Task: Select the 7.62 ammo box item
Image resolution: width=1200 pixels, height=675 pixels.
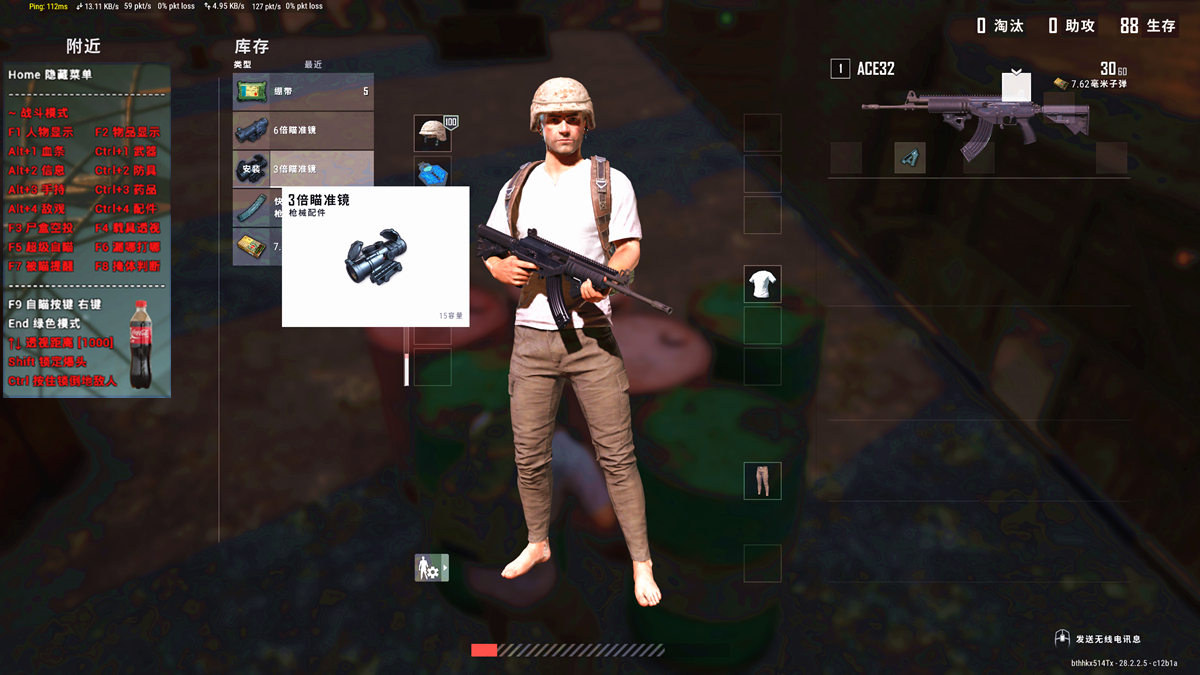Action: (x=251, y=246)
